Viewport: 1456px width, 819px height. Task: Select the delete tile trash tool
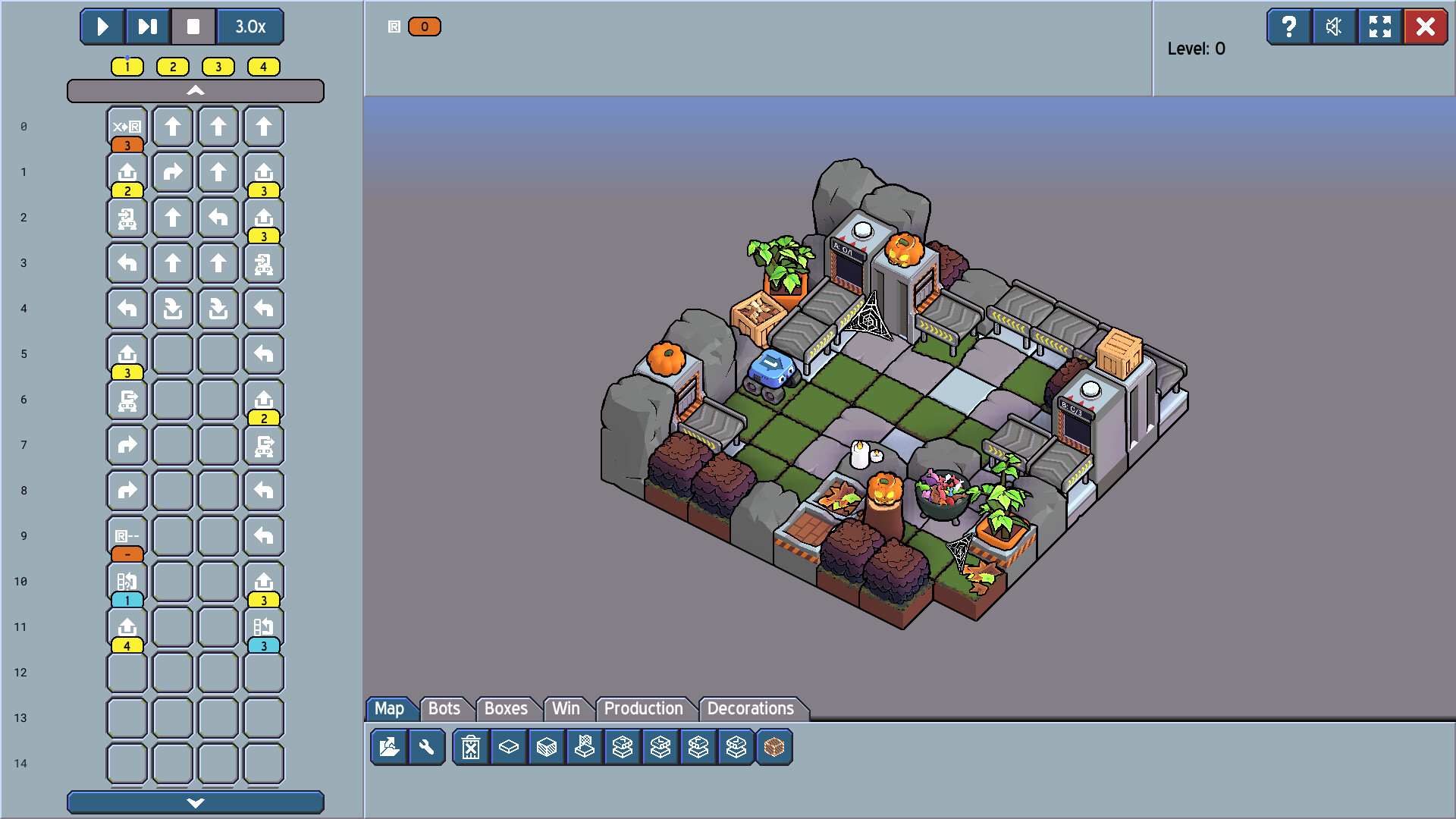pyautogui.click(x=471, y=748)
